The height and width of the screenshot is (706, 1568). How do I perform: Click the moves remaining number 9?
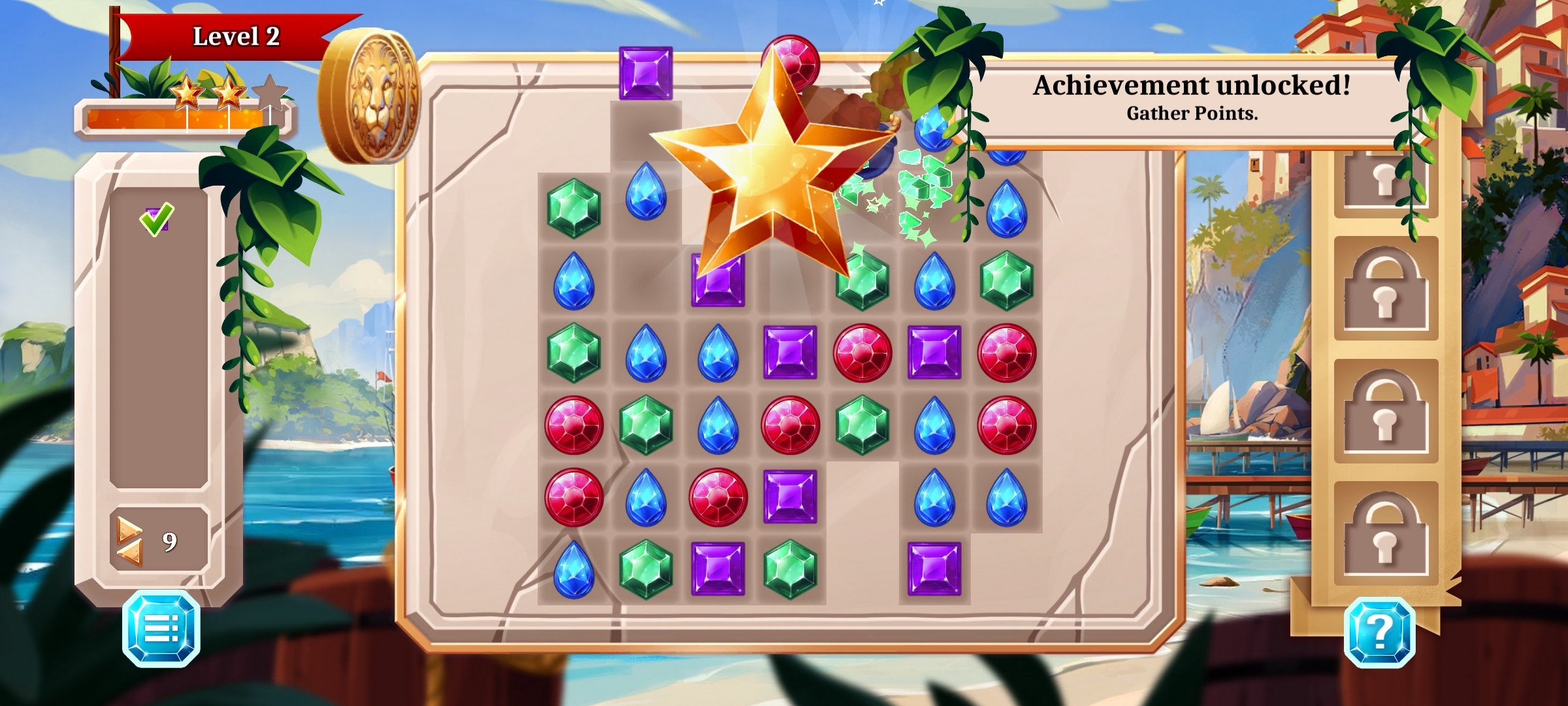tap(169, 541)
